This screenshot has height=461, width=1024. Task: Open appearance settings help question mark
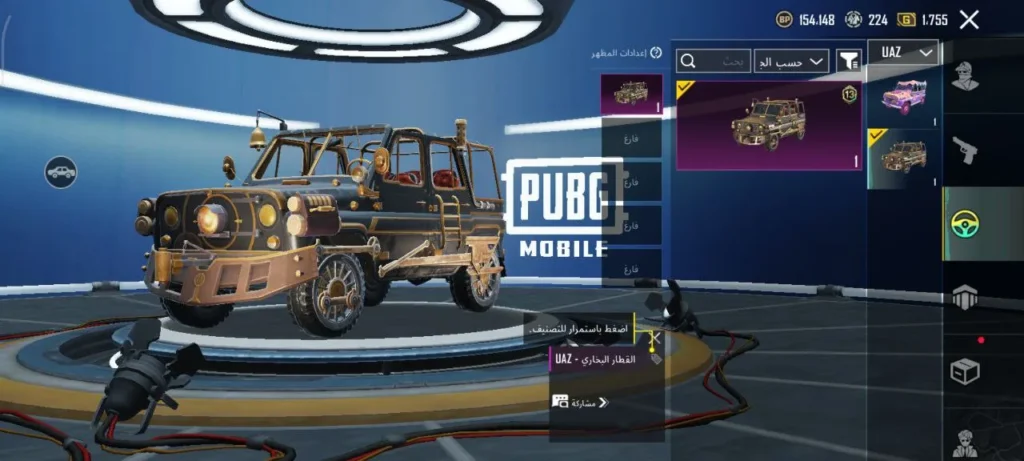[656, 53]
